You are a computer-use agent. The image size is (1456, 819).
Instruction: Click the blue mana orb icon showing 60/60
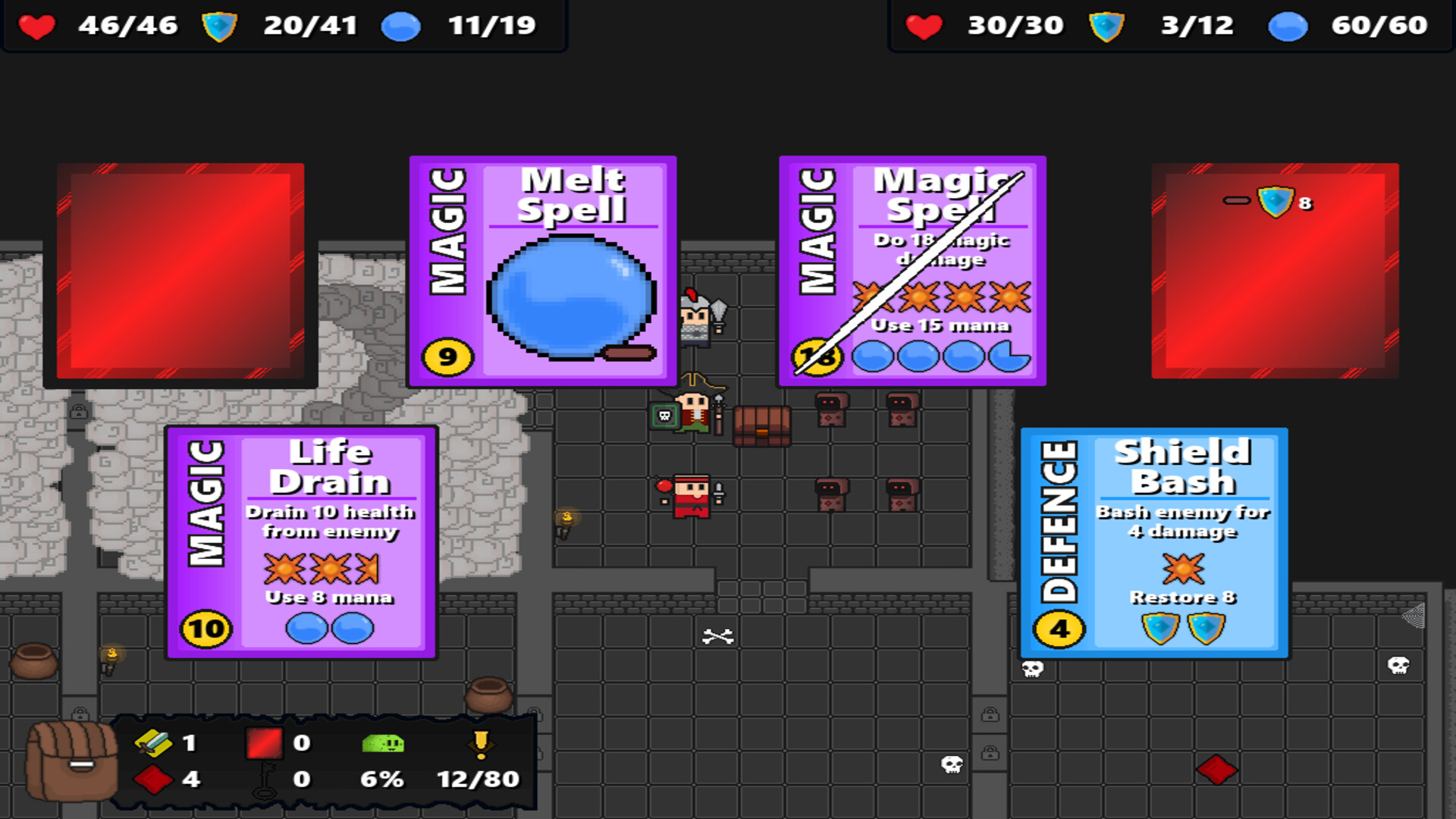click(1286, 25)
